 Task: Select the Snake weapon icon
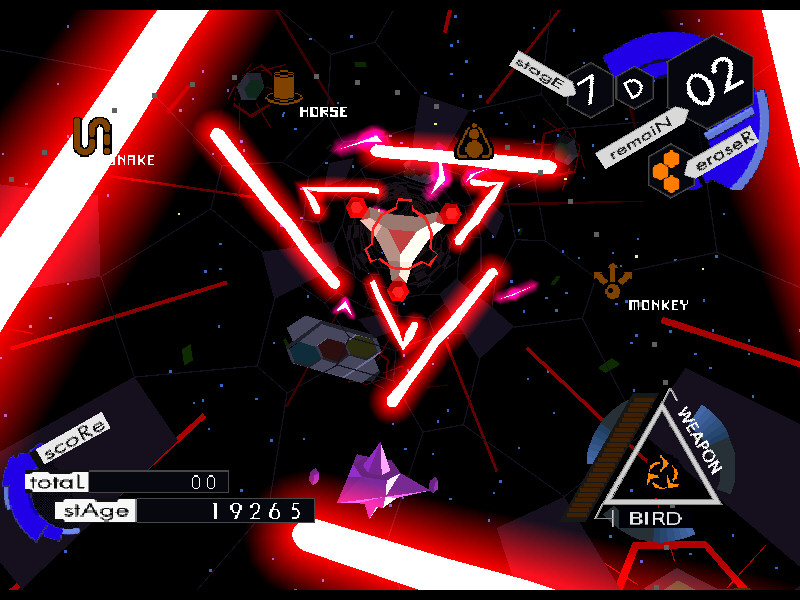tap(95, 135)
